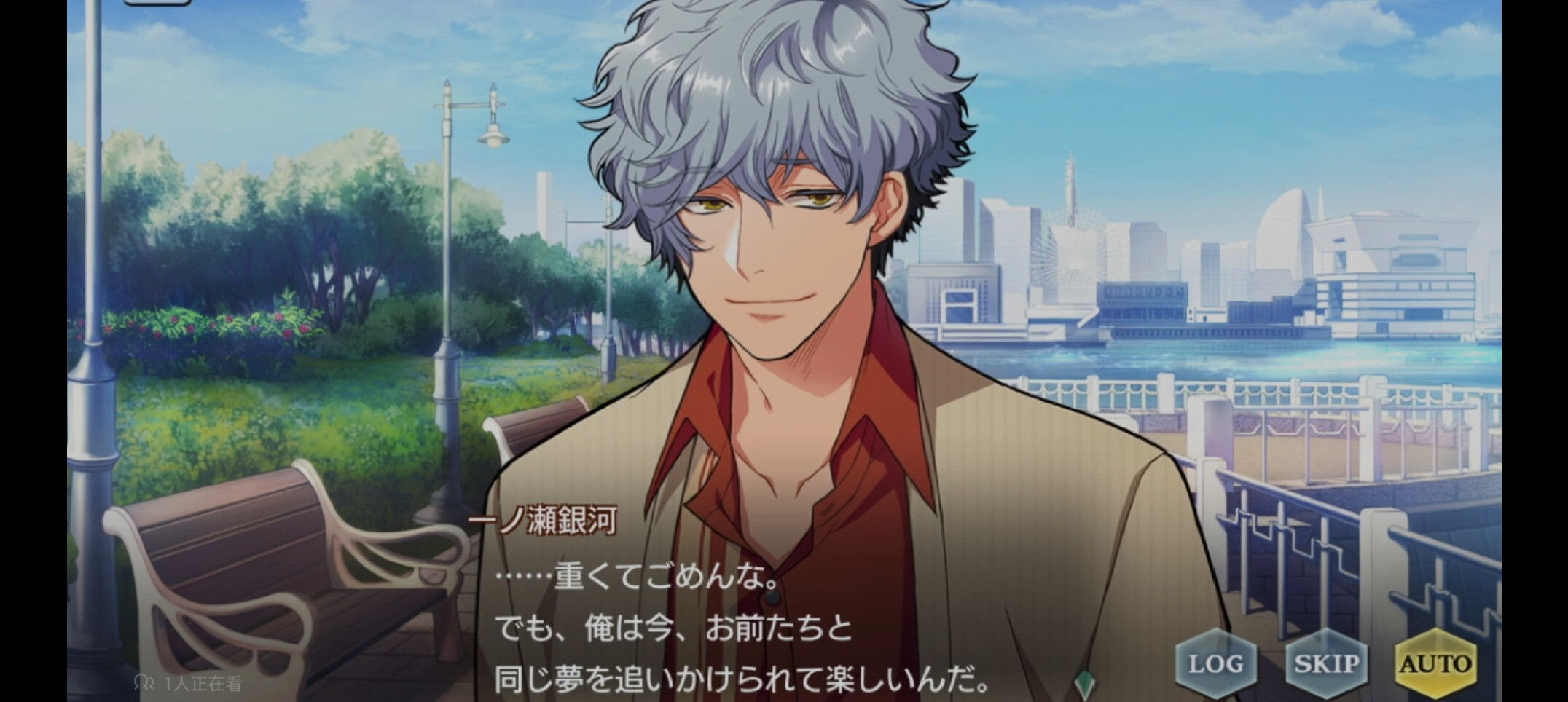This screenshot has width=1568, height=702.
Task: Skip the story with SKIP button
Action: pos(1326,663)
